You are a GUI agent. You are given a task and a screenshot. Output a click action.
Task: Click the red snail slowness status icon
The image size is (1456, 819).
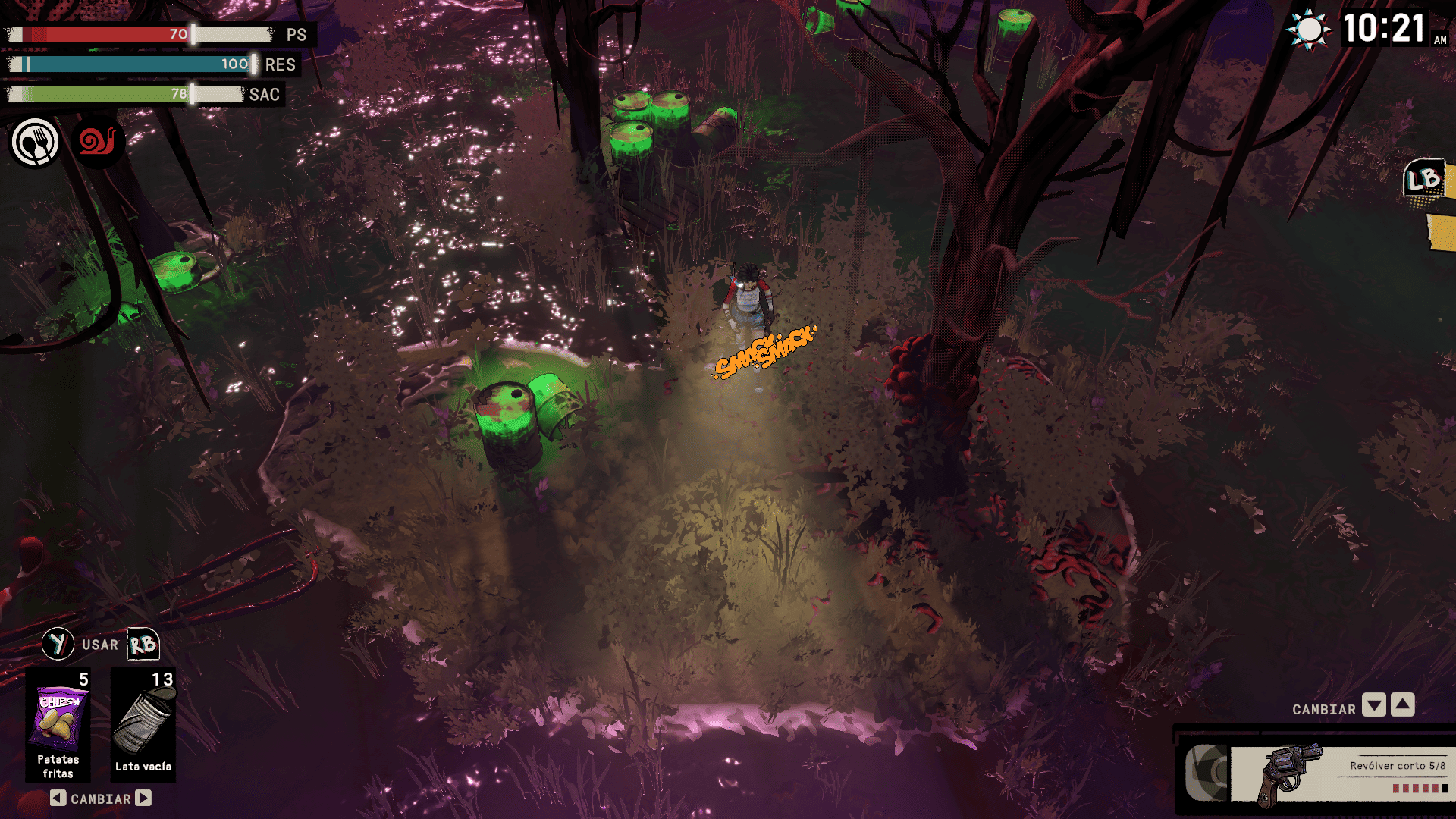pos(99,141)
